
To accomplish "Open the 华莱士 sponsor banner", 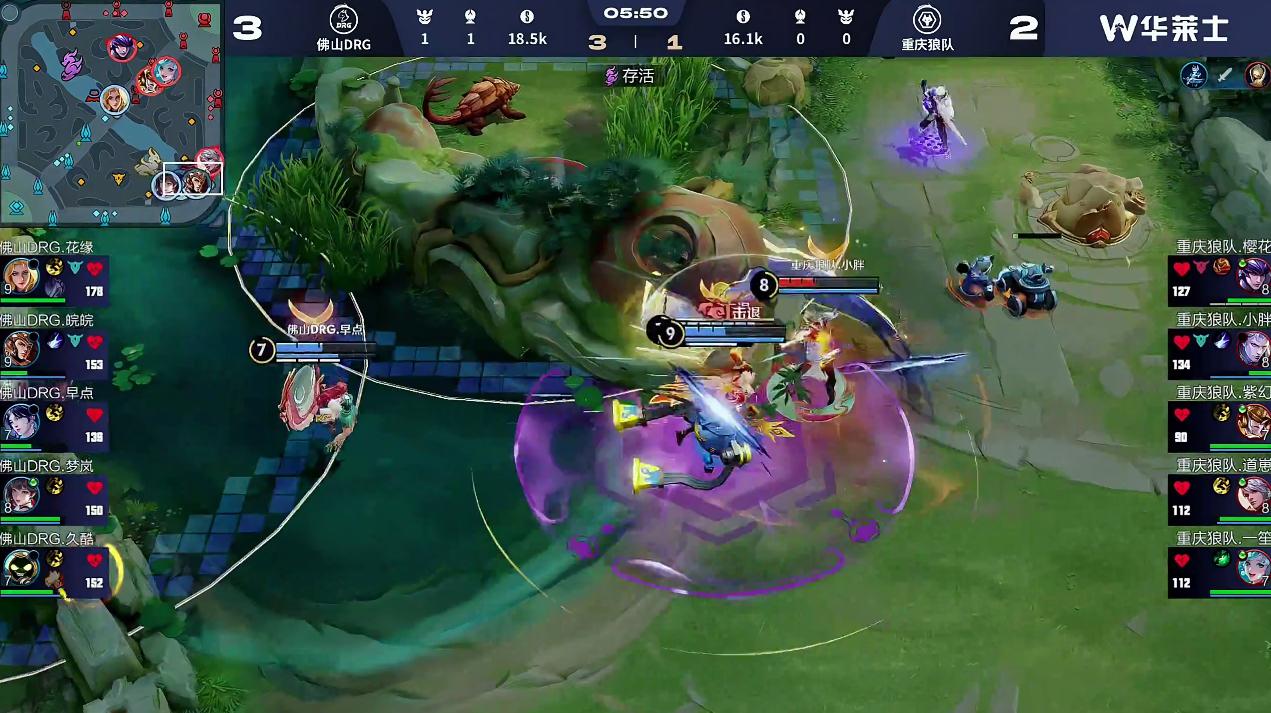I will [x=1163, y=28].
